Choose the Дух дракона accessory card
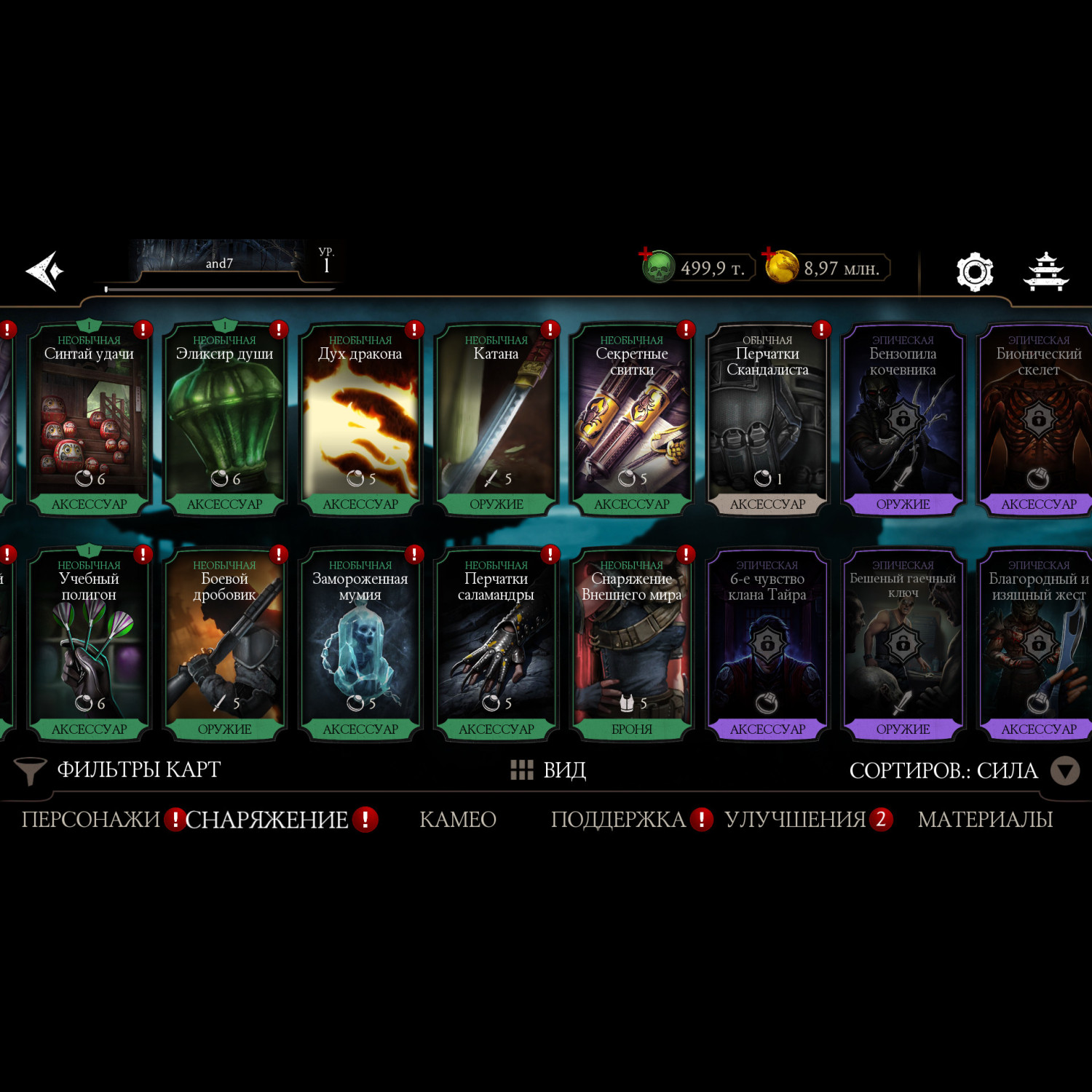The width and height of the screenshot is (1092, 1092). click(x=360, y=420)
